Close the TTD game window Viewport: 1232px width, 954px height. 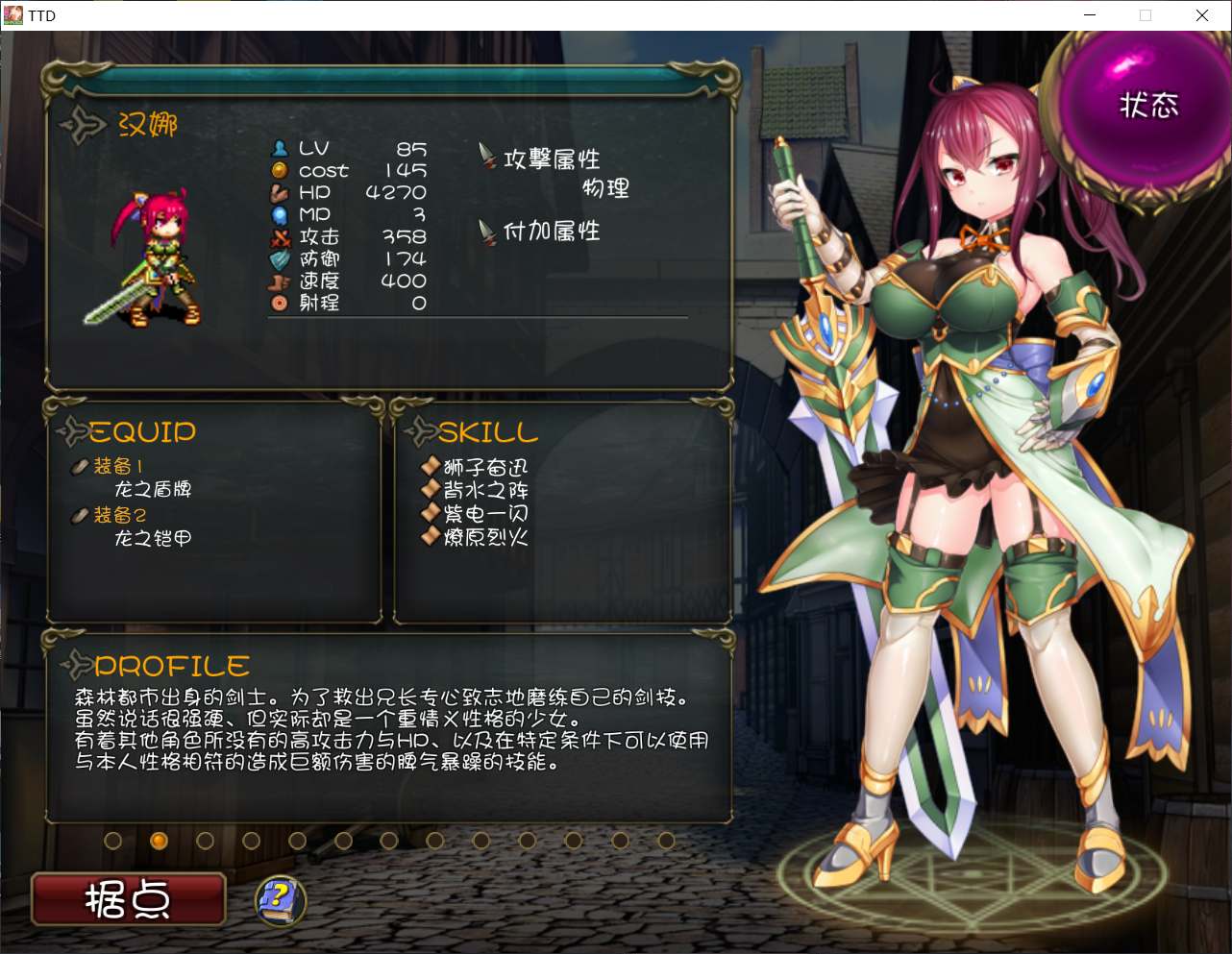[1201, 15]
